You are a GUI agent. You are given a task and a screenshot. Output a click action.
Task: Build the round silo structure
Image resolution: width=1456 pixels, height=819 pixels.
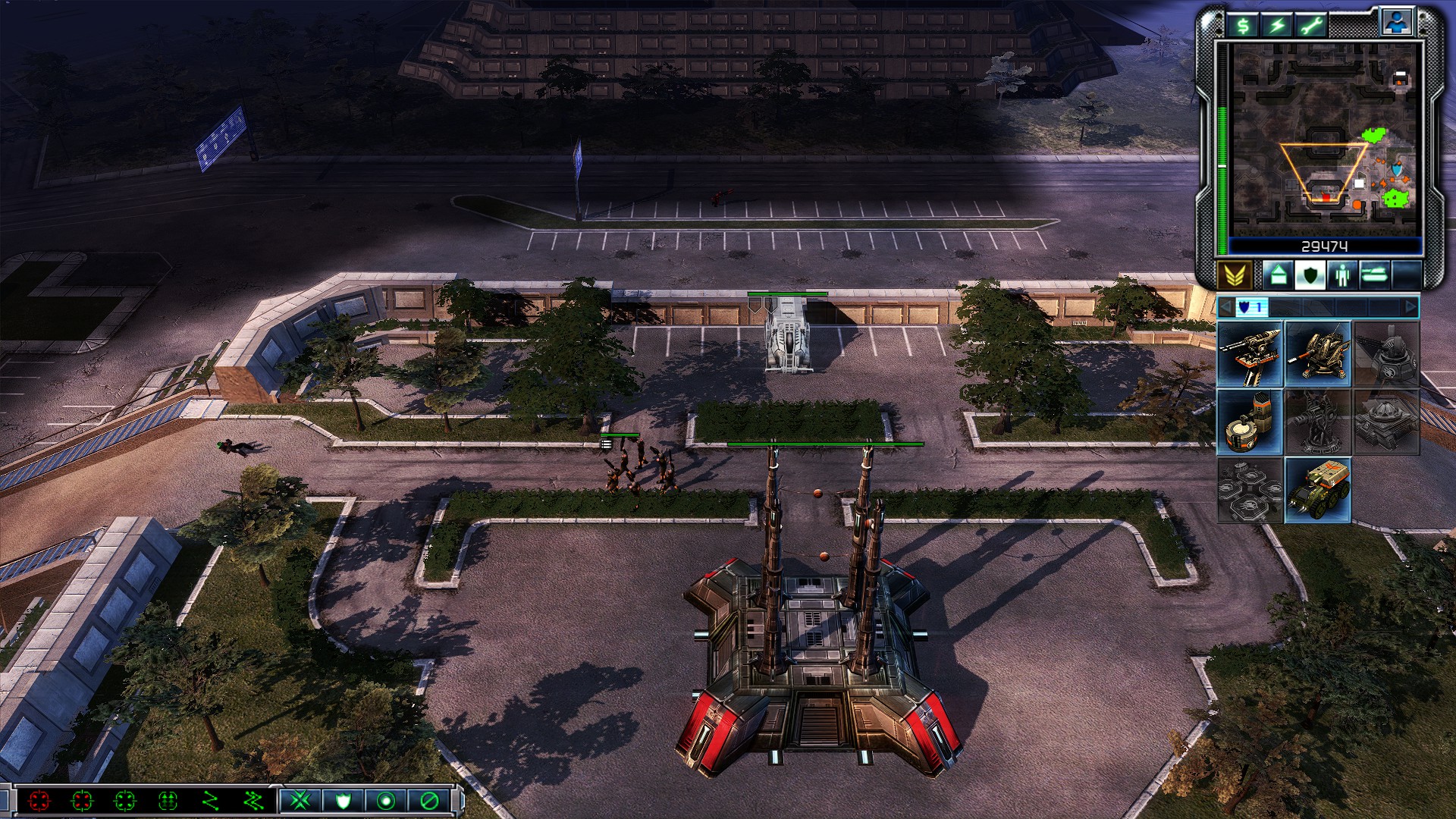1250,422
